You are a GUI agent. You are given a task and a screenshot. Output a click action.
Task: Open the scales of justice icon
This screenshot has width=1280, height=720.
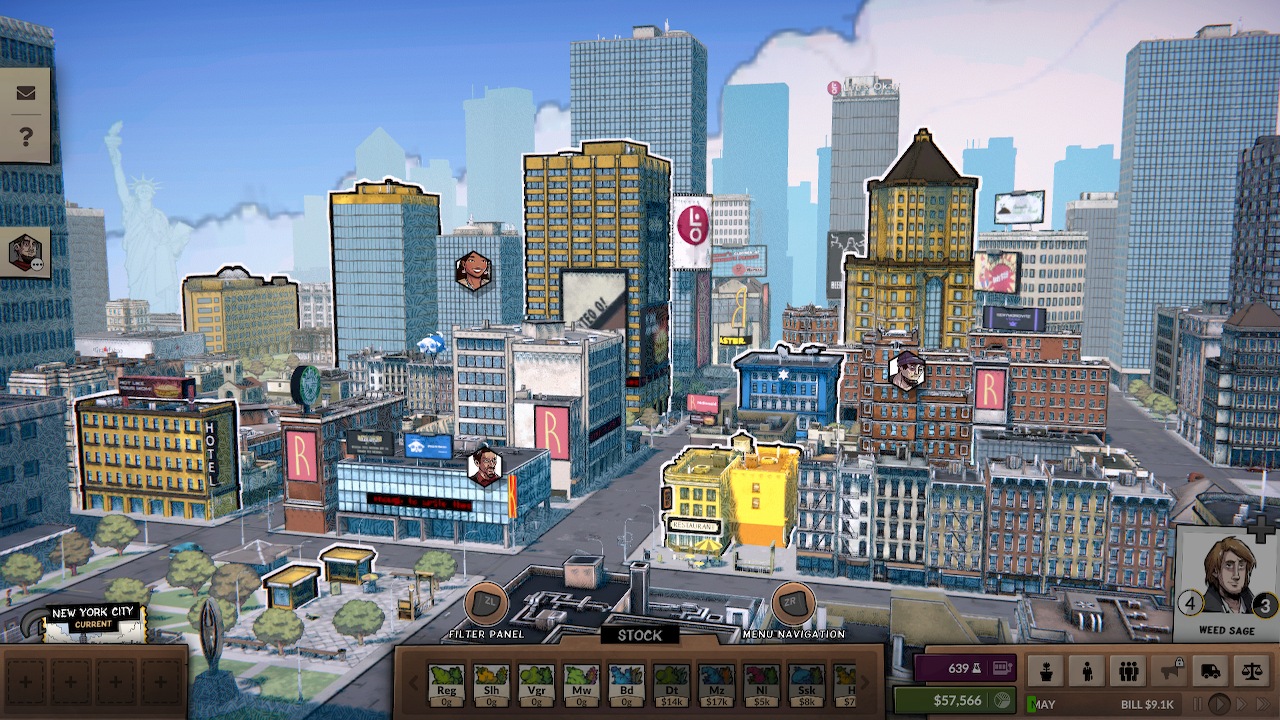(x=1253, y=671)
